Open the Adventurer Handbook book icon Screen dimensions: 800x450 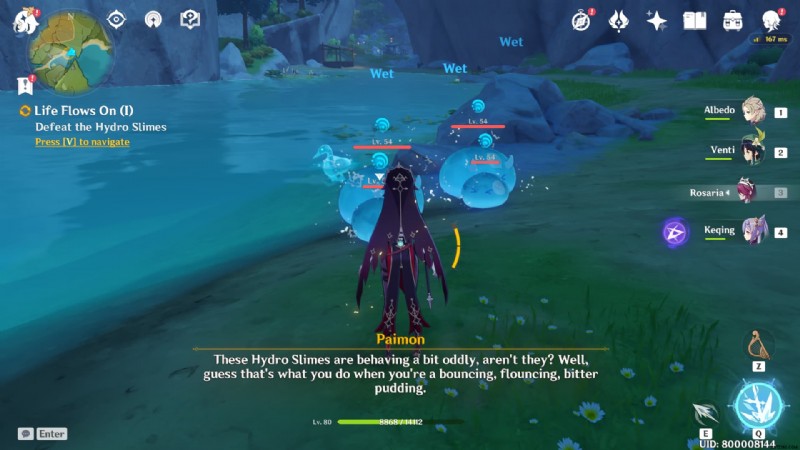pos(695,20)
